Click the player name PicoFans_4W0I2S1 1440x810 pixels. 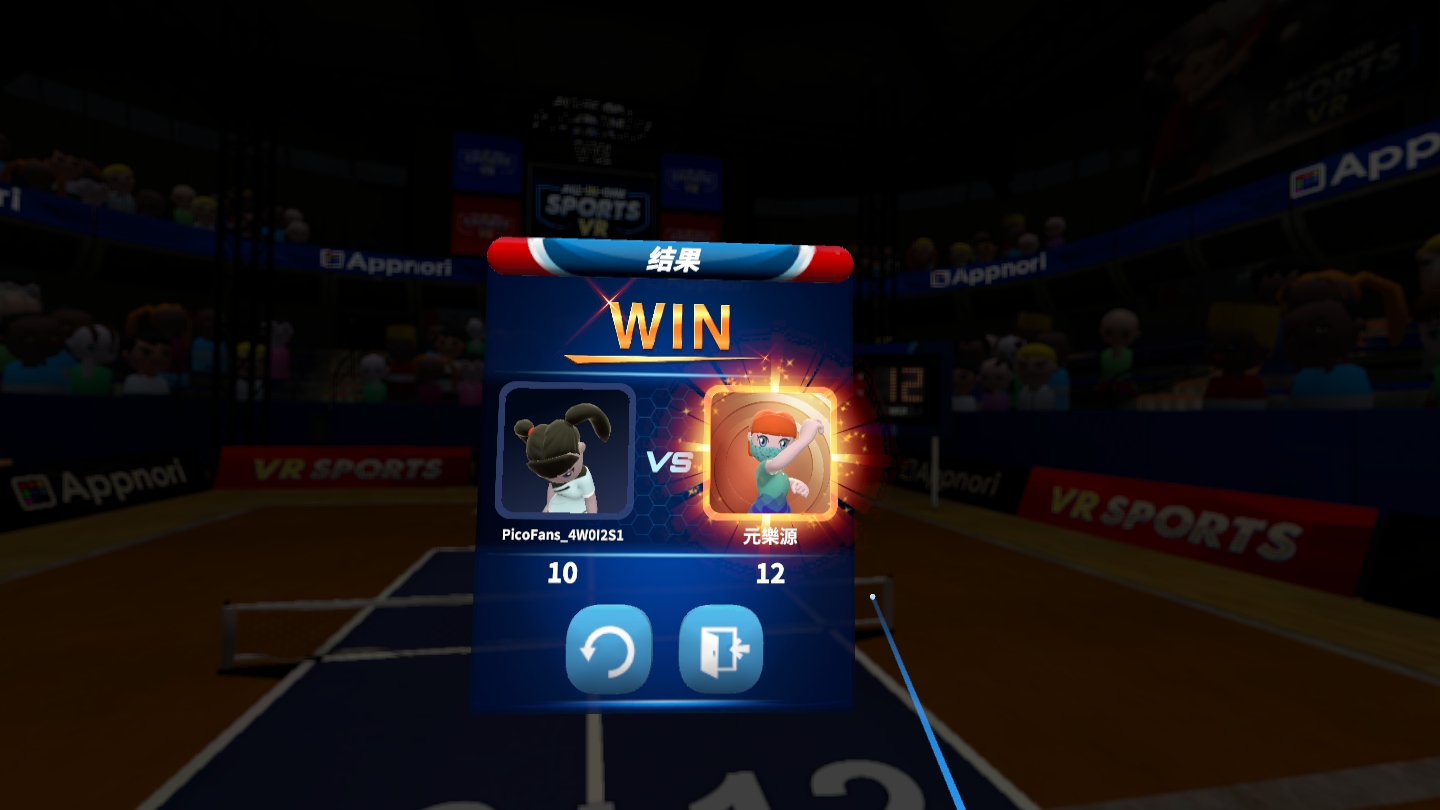563,535
